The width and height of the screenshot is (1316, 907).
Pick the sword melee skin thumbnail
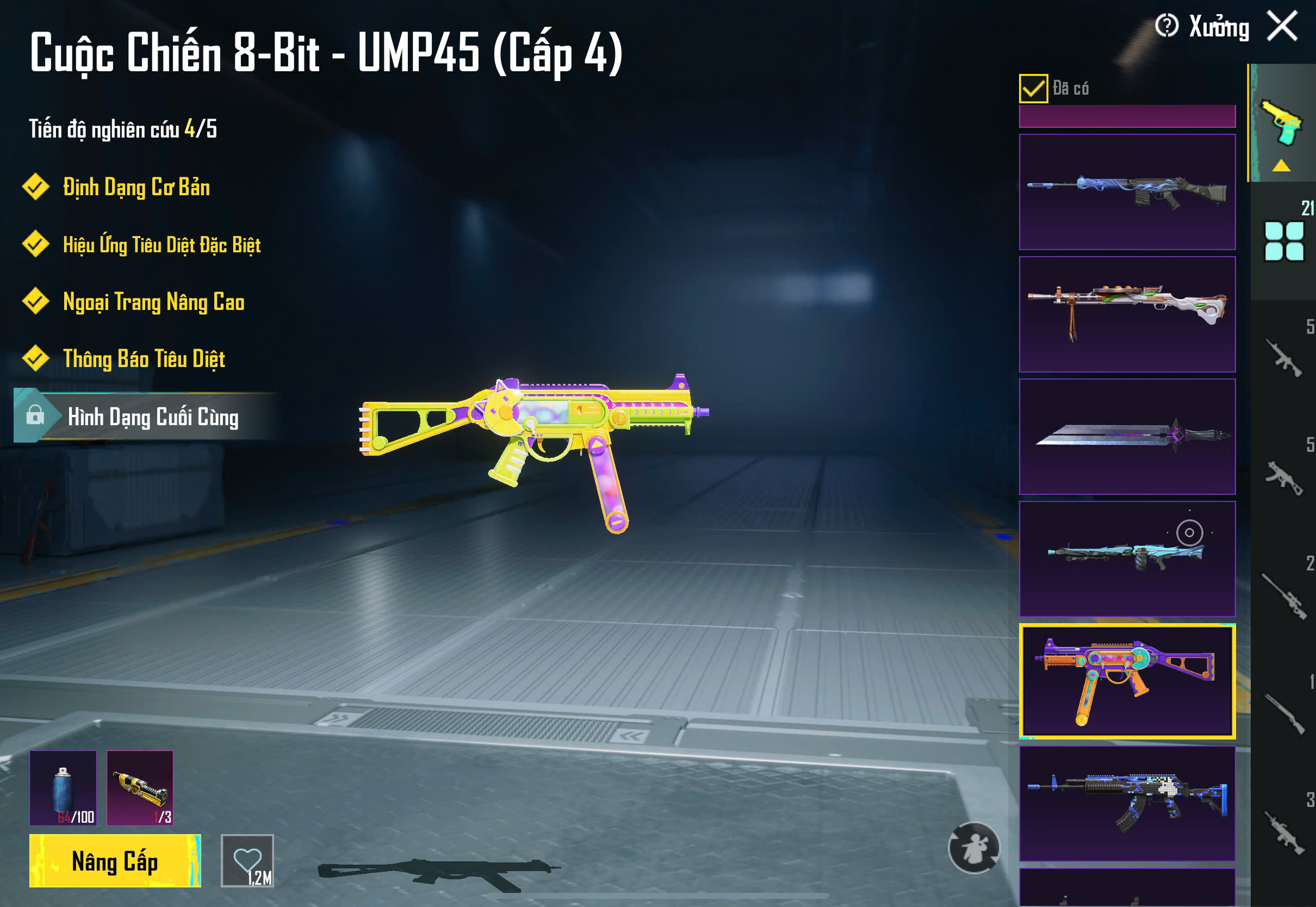click(1127, 437)
